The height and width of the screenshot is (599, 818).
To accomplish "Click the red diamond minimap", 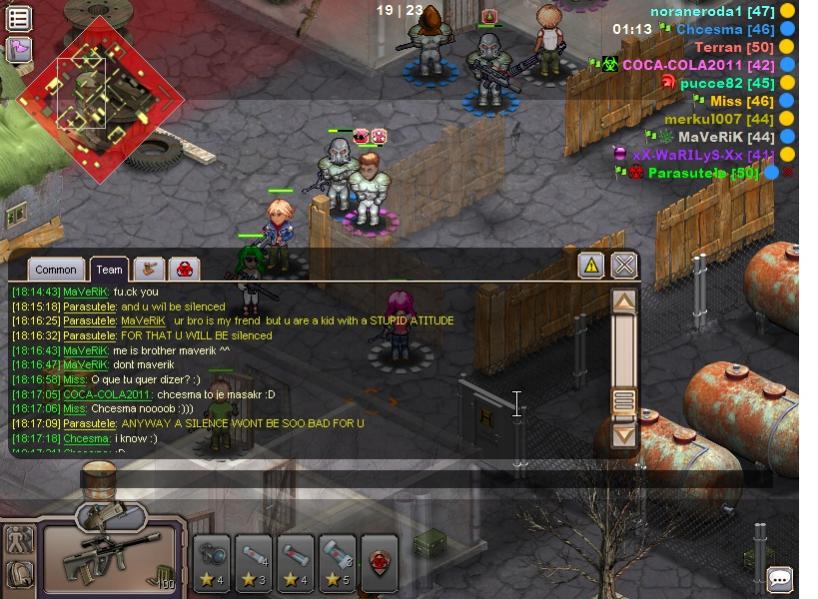I will [100, 97].
